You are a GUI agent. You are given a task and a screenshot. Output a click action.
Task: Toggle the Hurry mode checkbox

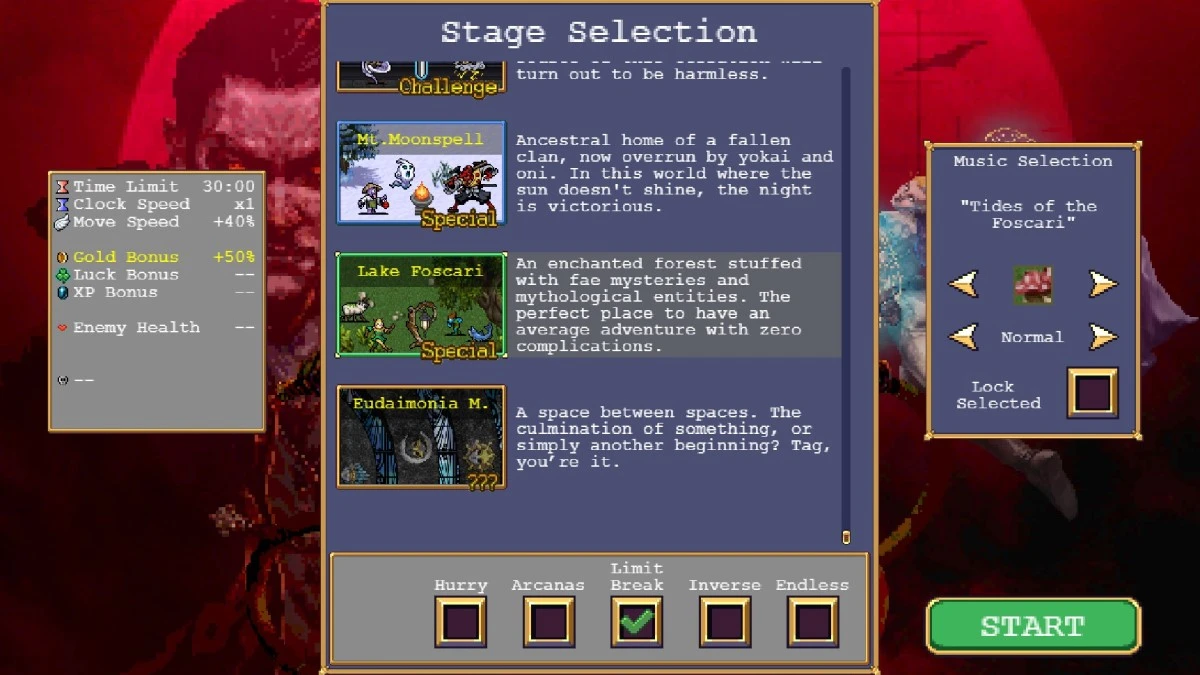[x=460, y=621]
